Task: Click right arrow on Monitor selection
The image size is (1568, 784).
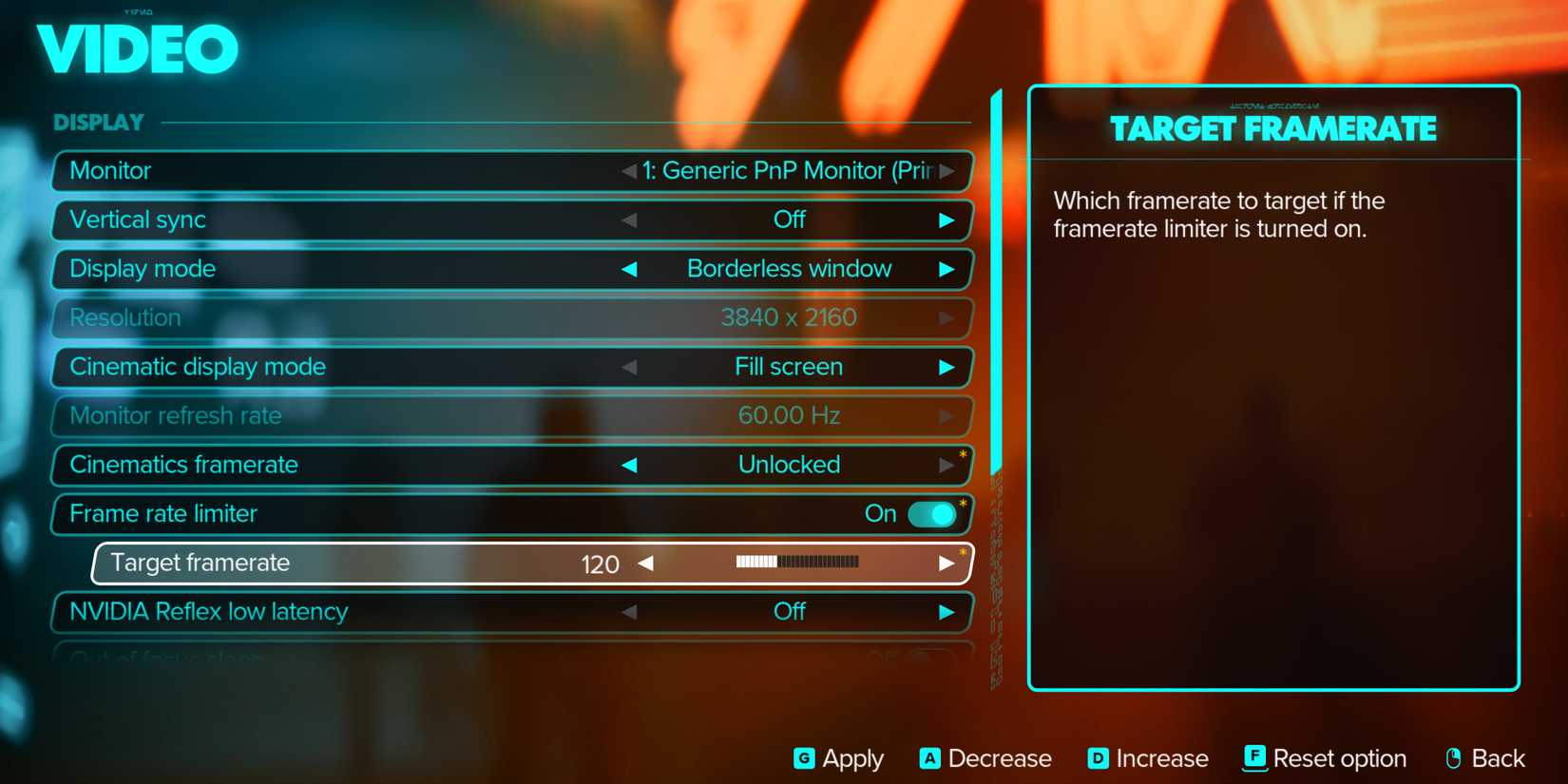Action: pyautogui.click(x=947, y=171)
